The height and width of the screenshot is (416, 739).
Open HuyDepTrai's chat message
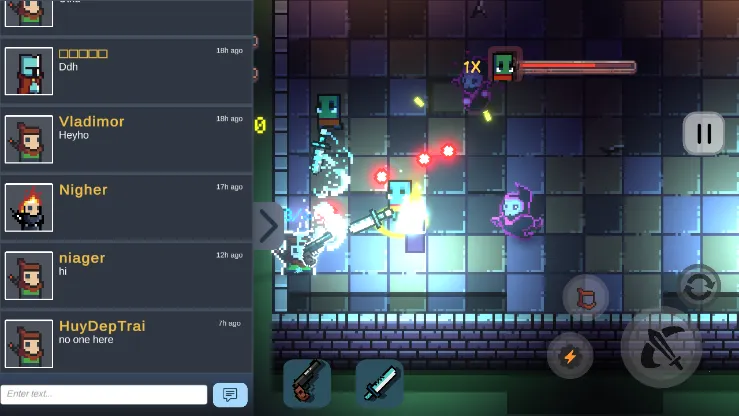(125, 343)
